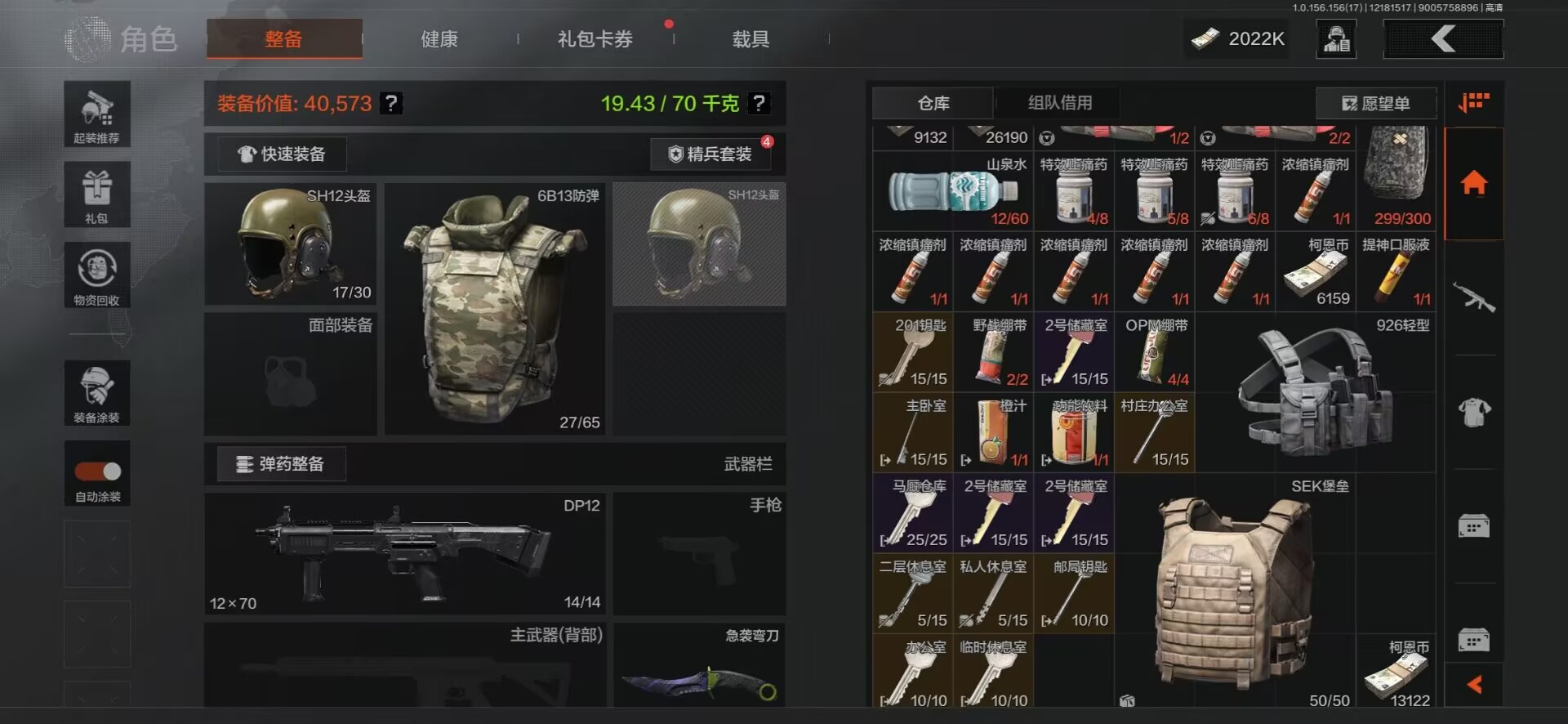Screen dimensions: 1568x724
Task: Go back with the arrow button
Action: [1443, 38]
